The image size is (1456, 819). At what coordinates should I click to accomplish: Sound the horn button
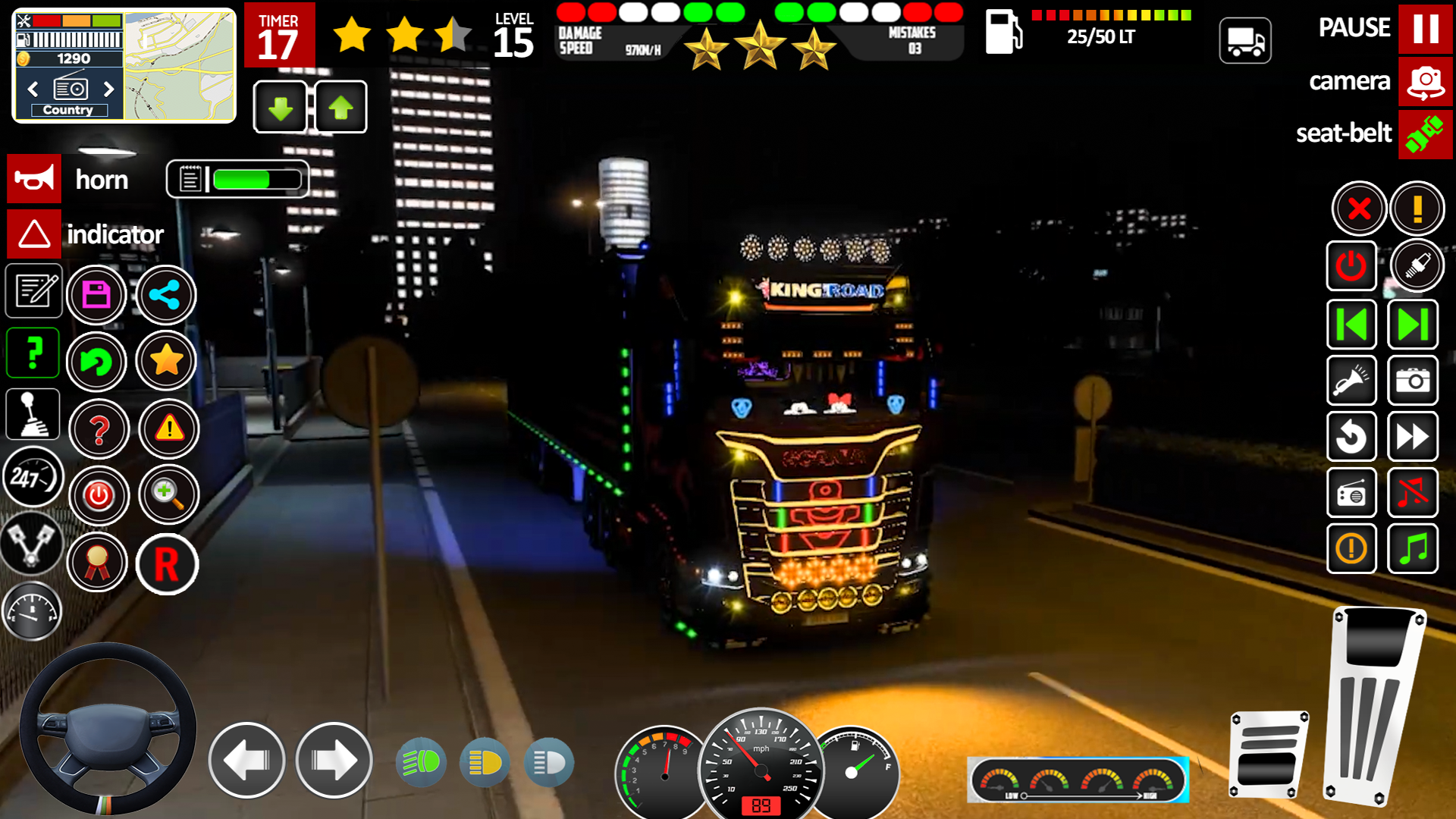pyautogui.click(x=34, y=180)
